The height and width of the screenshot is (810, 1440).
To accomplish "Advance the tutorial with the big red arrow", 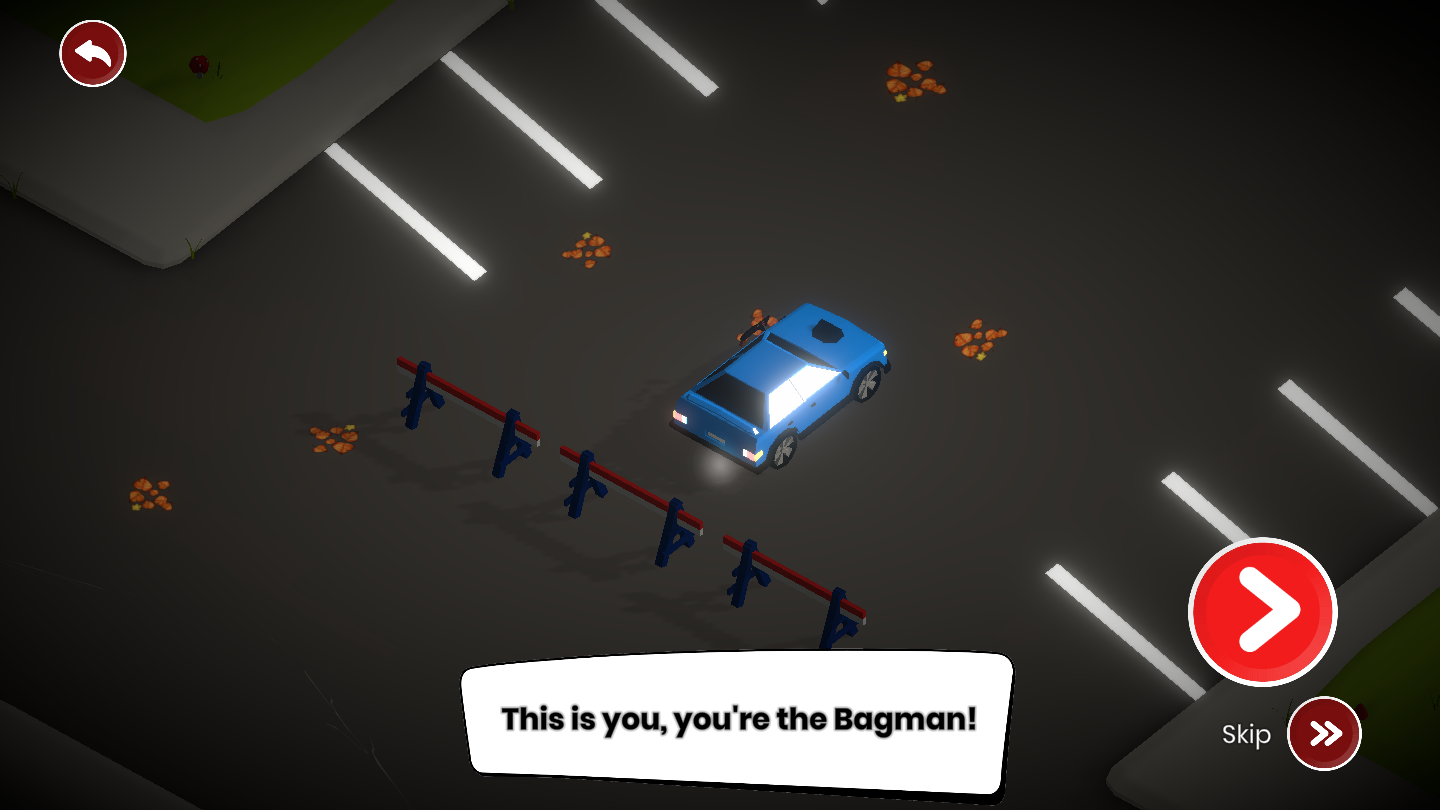I will (1262, 611).
